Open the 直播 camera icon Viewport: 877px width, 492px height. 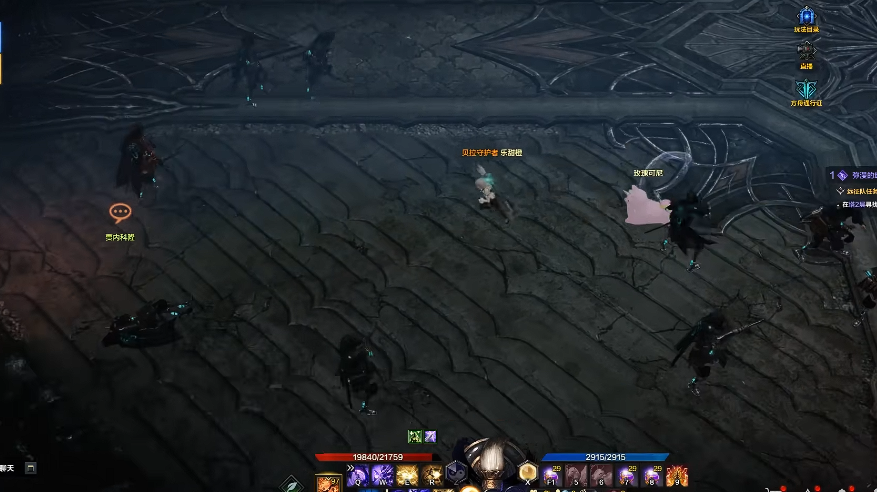(x=806, y=50)
